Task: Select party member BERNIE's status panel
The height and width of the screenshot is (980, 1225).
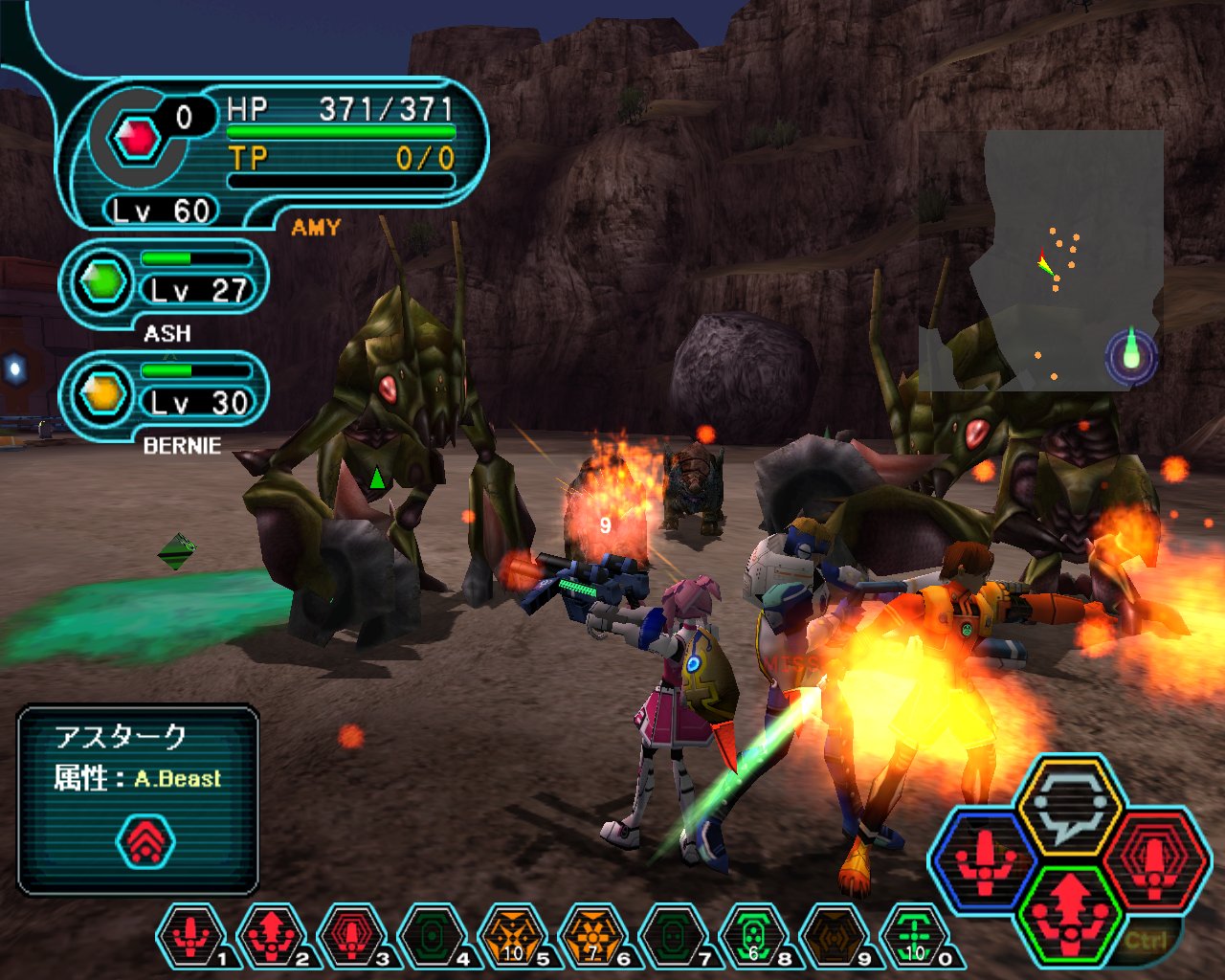Action: coord(163,394)
